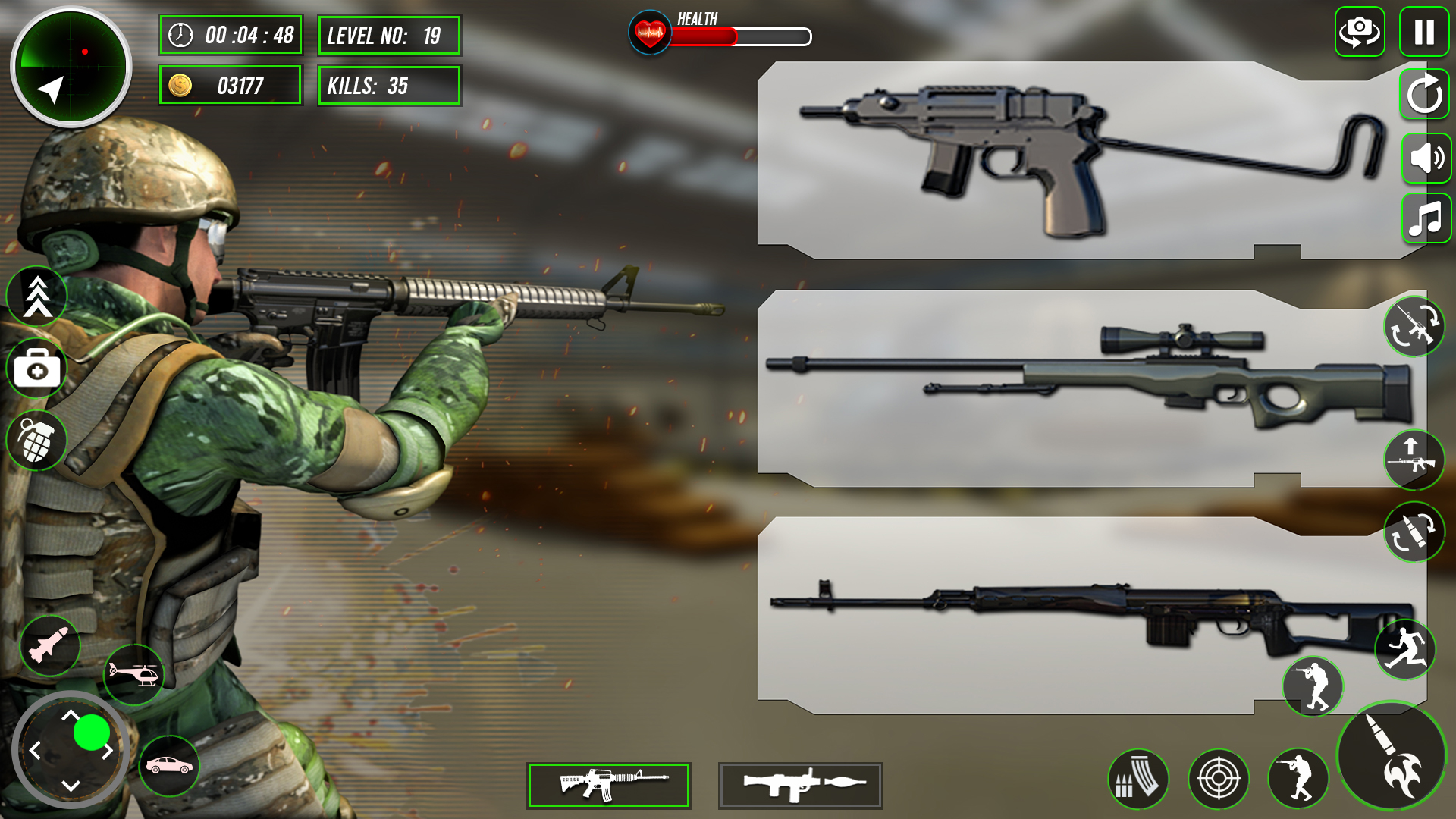Call the helicopter support icon
1456x819 pixels.
[135, 673]
